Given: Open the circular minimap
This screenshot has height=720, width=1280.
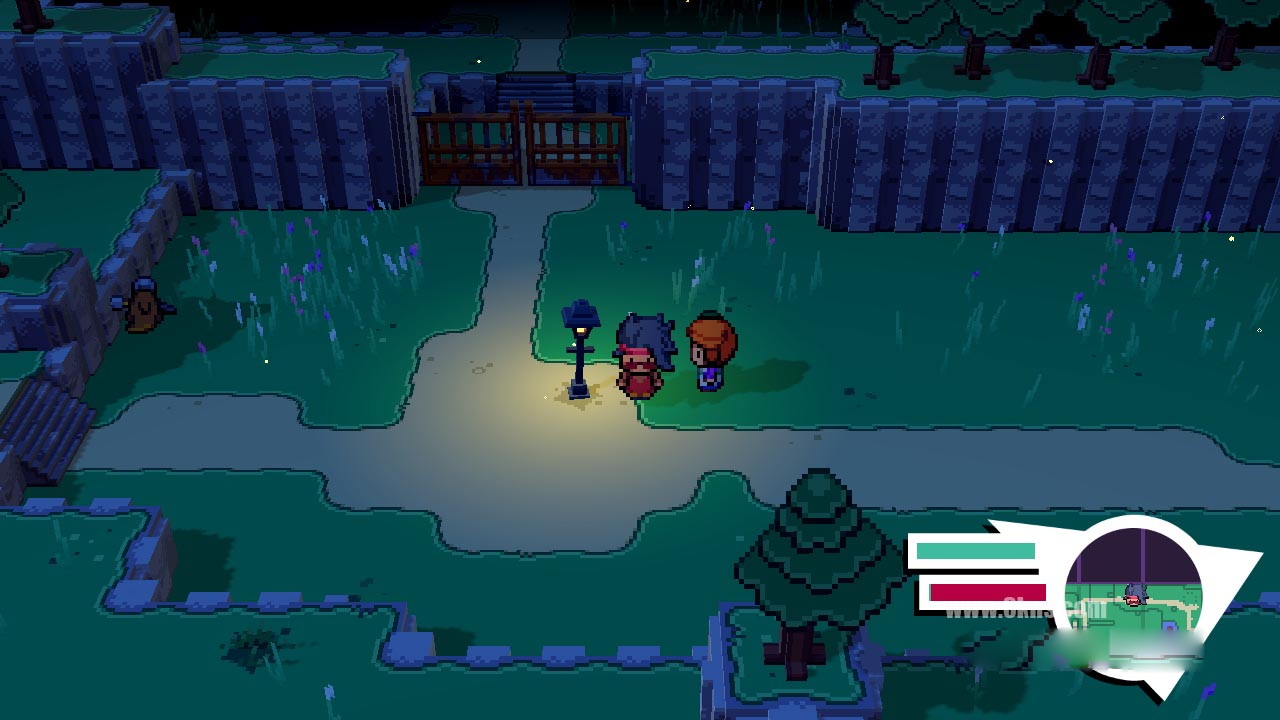Looking at the screenshot, I should [x=1133, y=596].
